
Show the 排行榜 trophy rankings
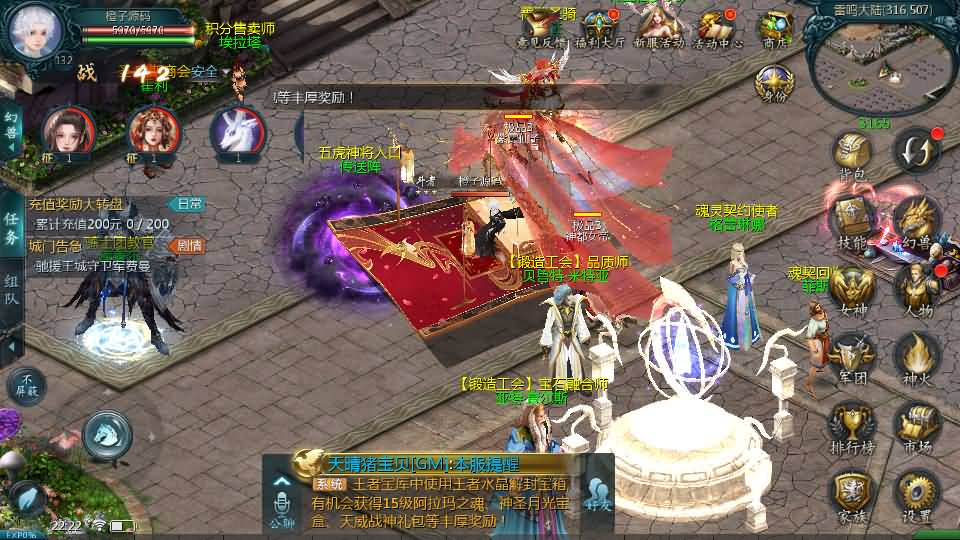click(852, 424)
